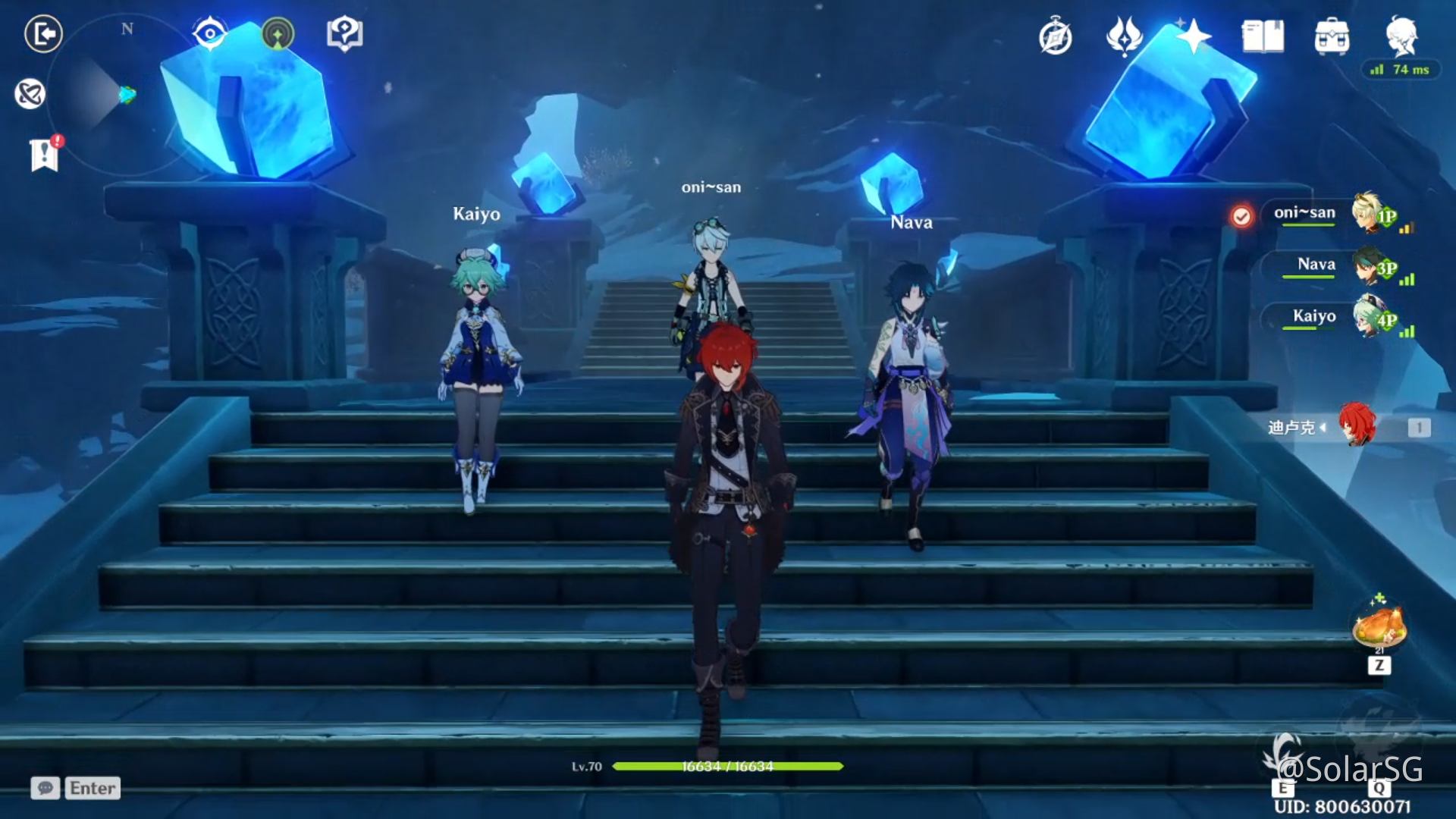This screenshot has height=819, width=1456.
Task: Click the Enter chat input field
Action: pyautogui.click(x=91, y=788)
